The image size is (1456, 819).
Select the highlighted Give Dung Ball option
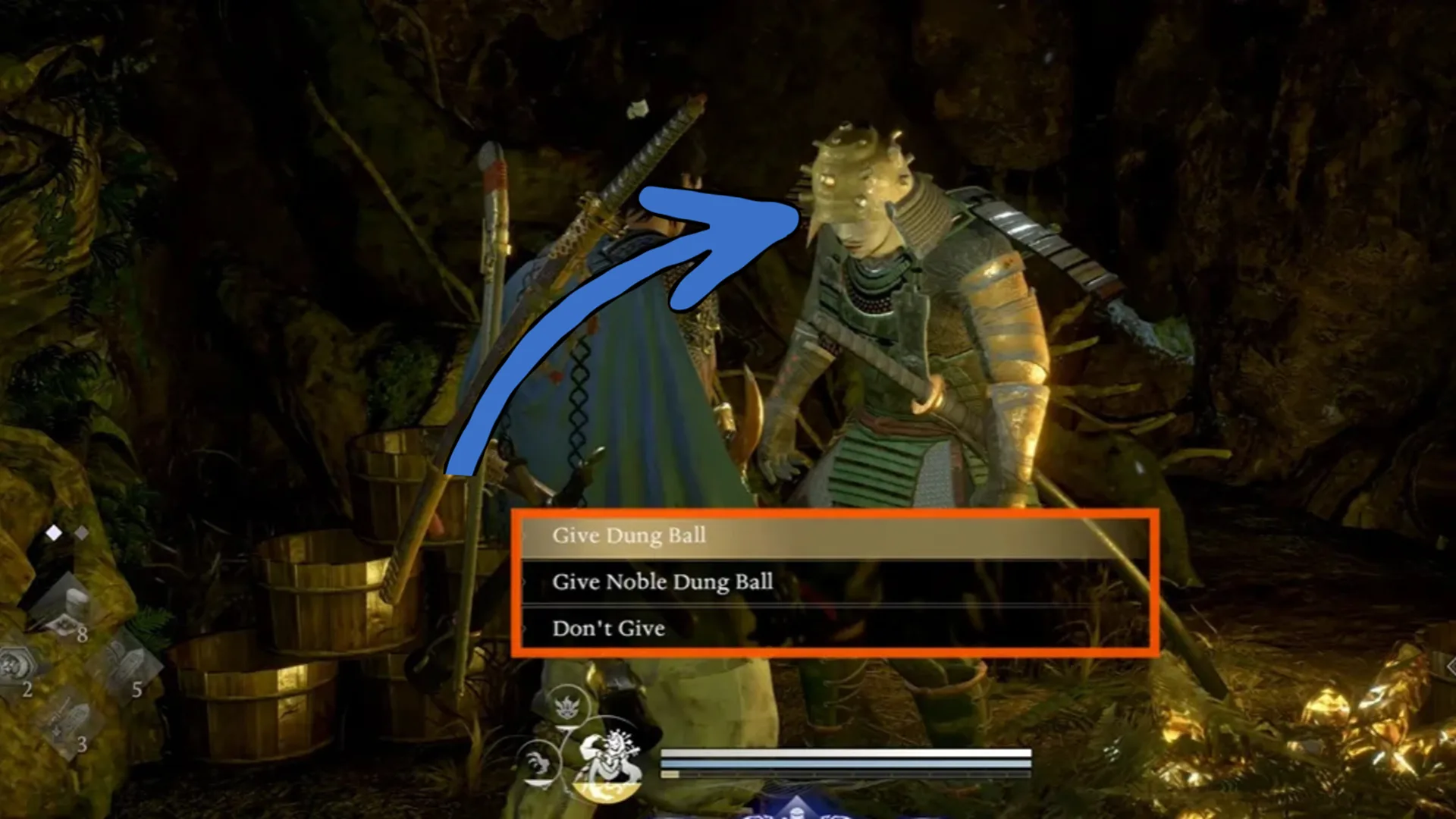click(x=631, y=535)
